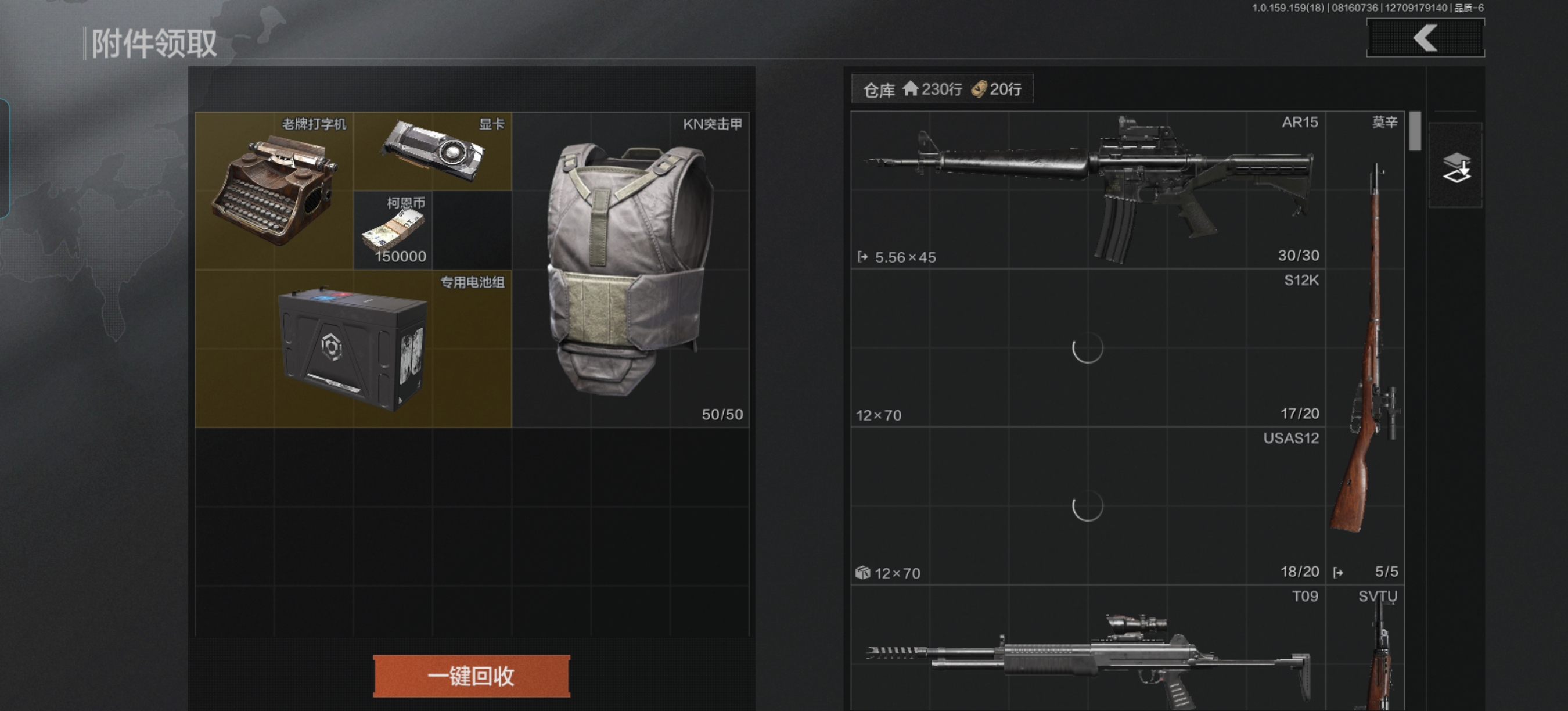Select the 老牌打字机 typewriter item
1568x711 pixels.
pos(274,190)
